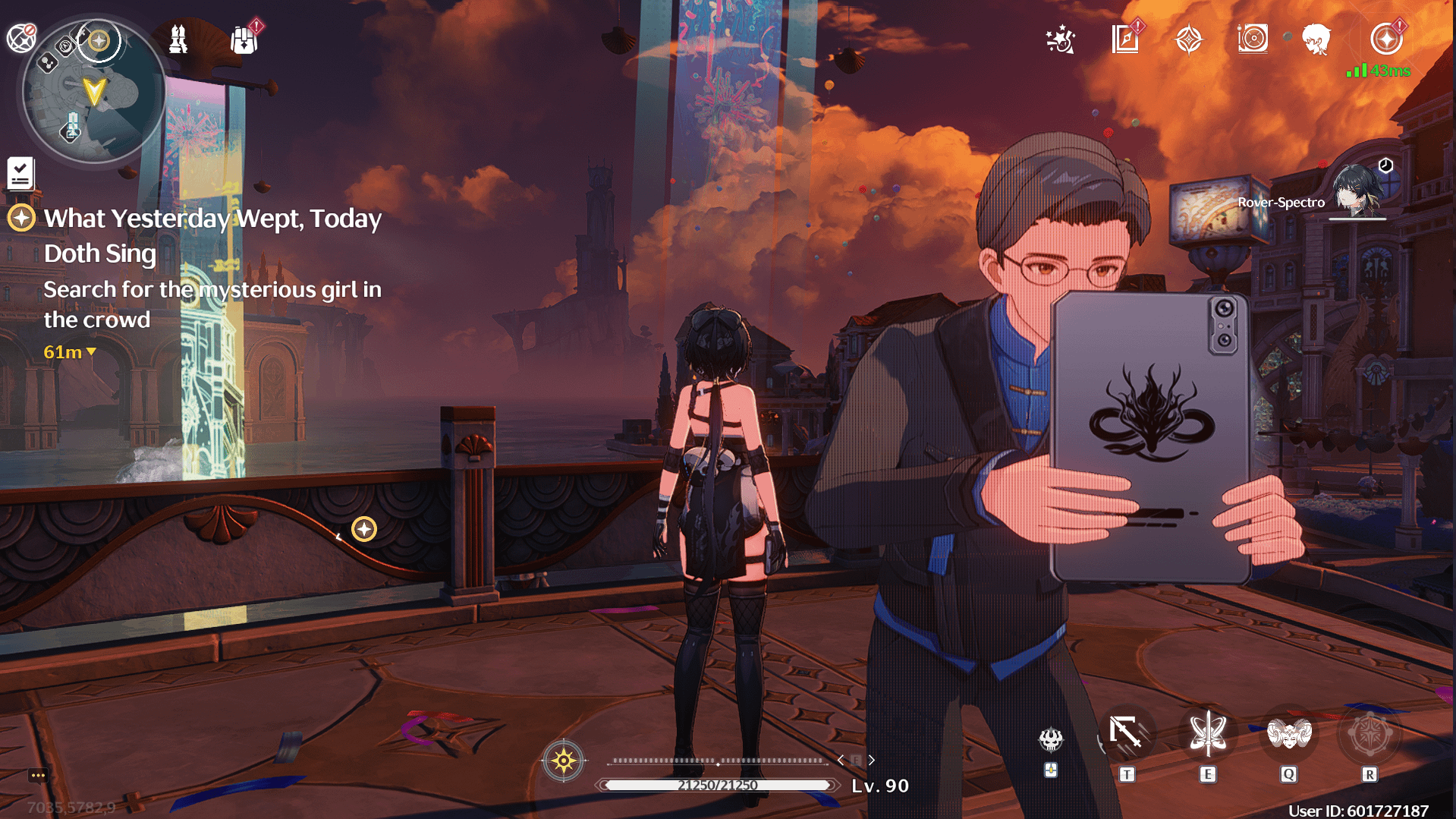The image size is (1456, 819).
Task: Select Rover-Spectro party member portrait
Action: click(1357, 191)
